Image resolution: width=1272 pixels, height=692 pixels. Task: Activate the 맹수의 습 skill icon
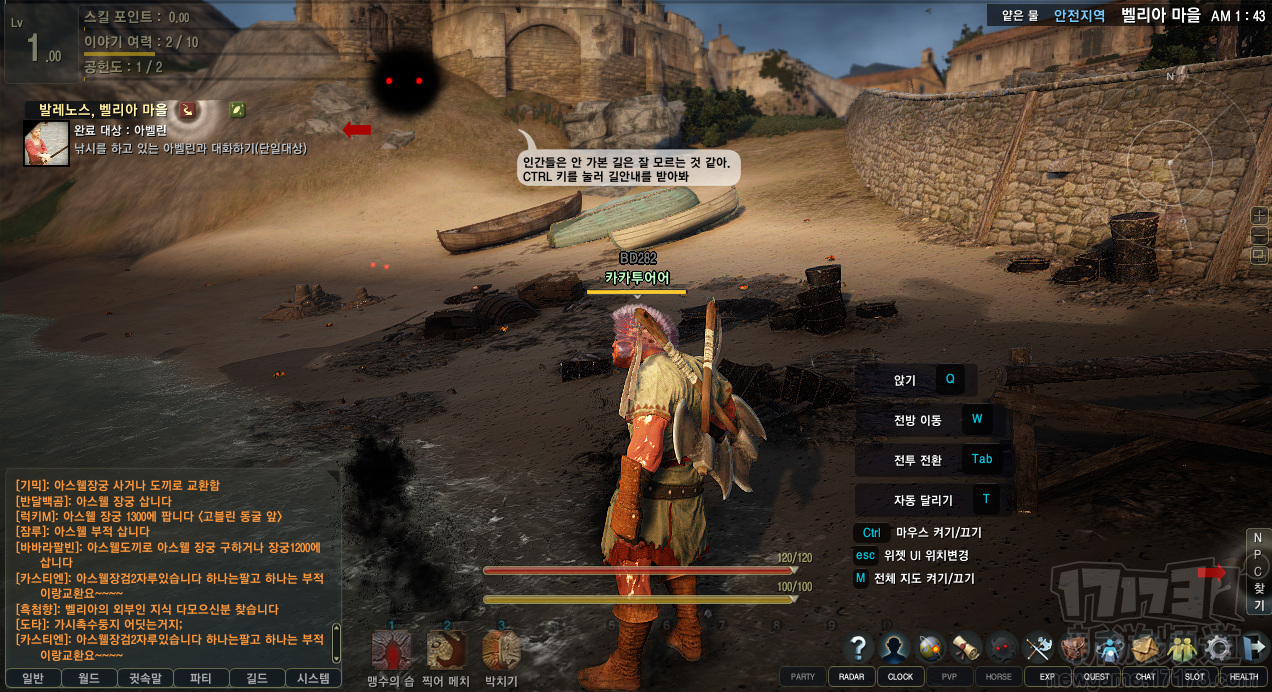[x=391, y=651]
